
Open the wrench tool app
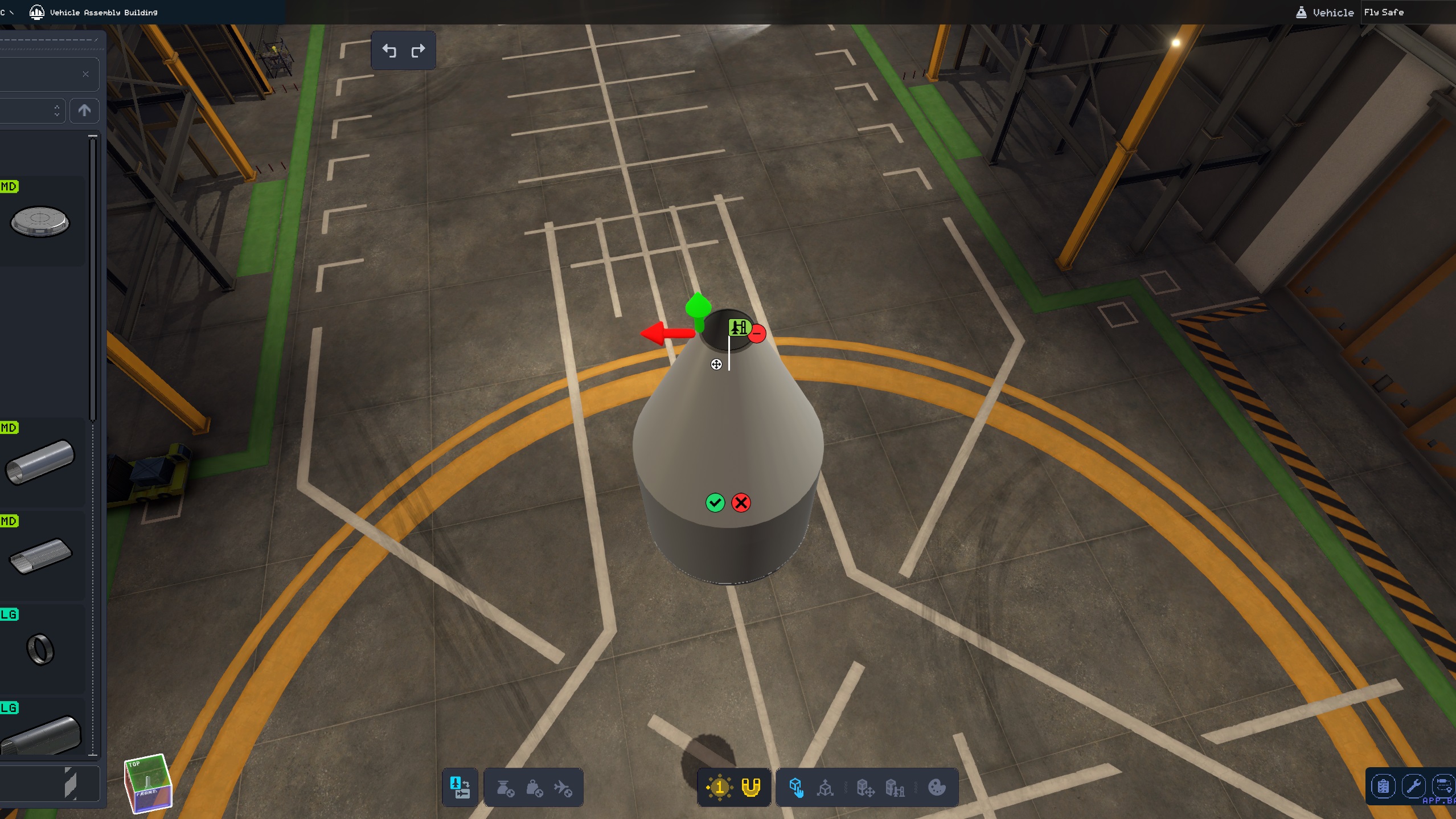coord(1413,787)
